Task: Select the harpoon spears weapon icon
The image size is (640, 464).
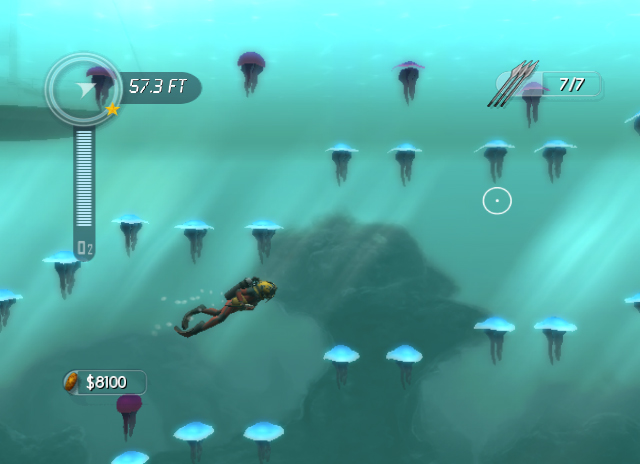Action: click(512, 84)
